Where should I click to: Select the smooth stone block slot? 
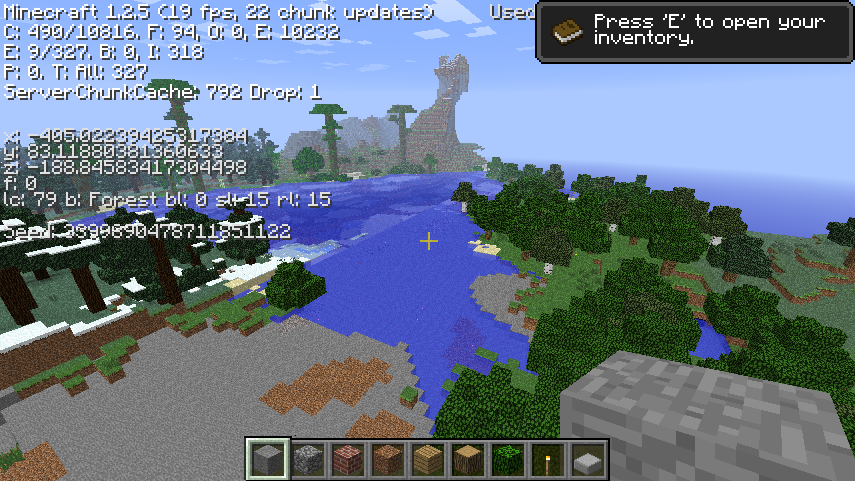pos(268,459)
